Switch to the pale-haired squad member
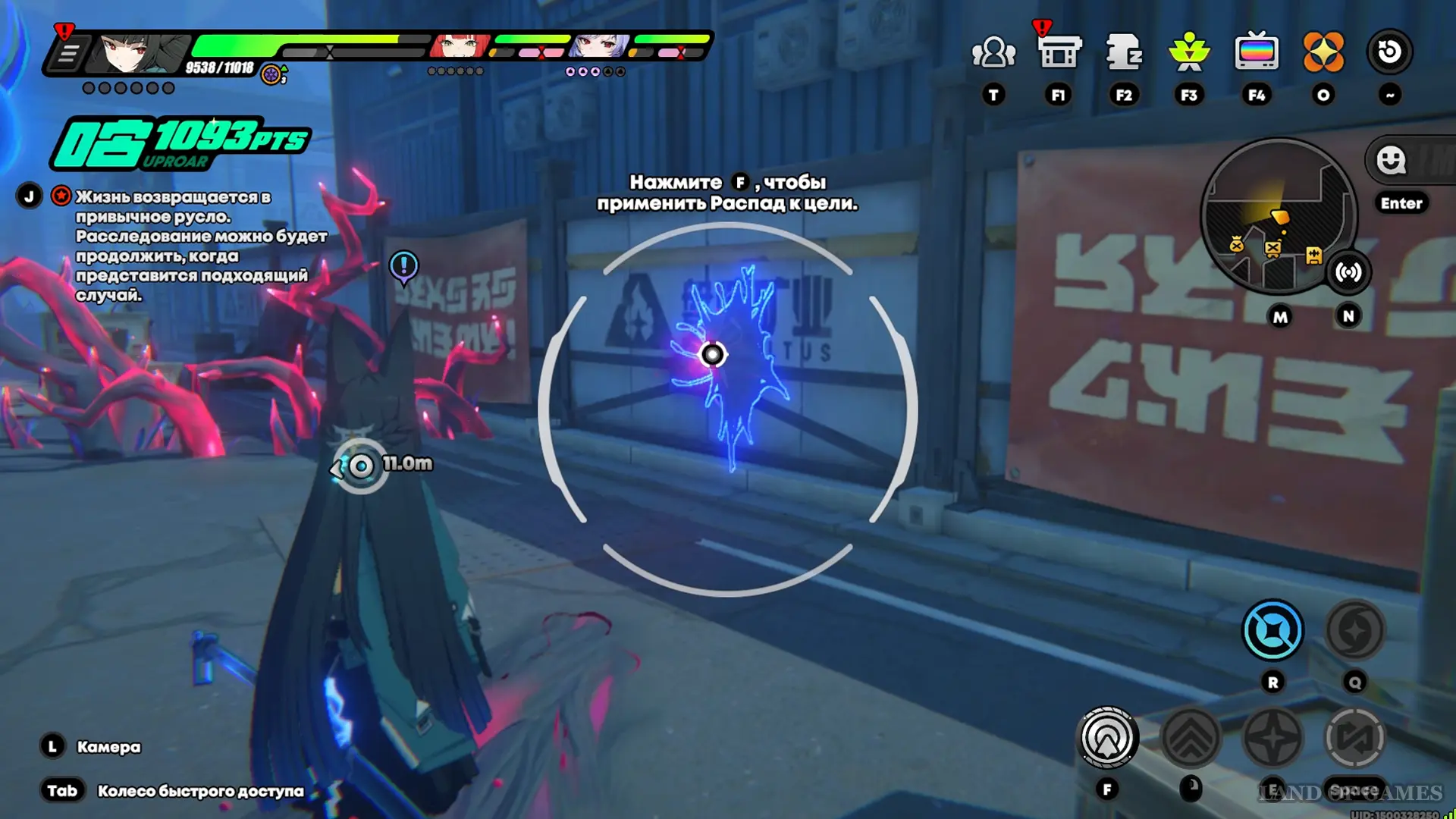This screenshot has height=819, width=1456. pos(599,45)
